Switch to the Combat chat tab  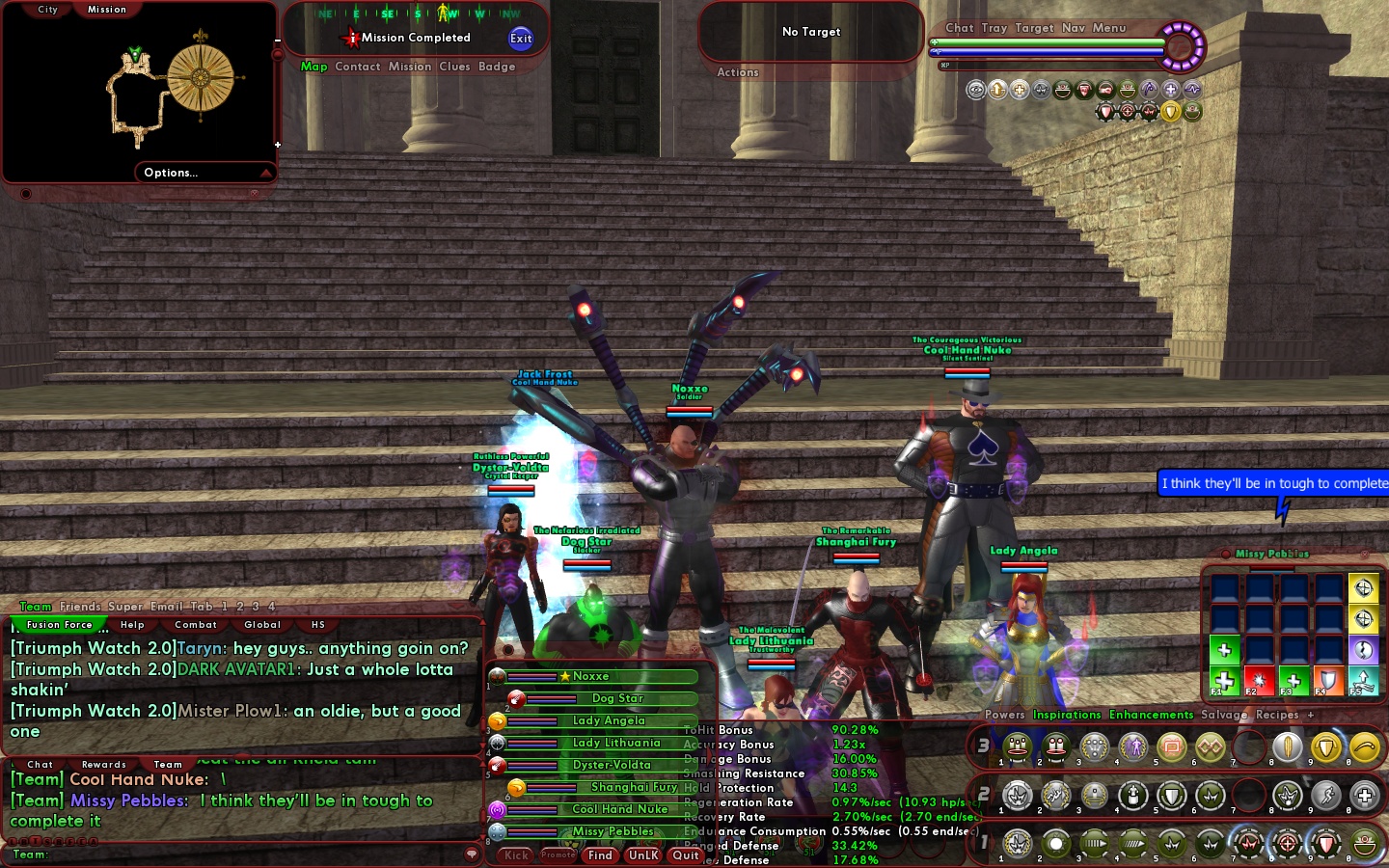pos(196,625)
